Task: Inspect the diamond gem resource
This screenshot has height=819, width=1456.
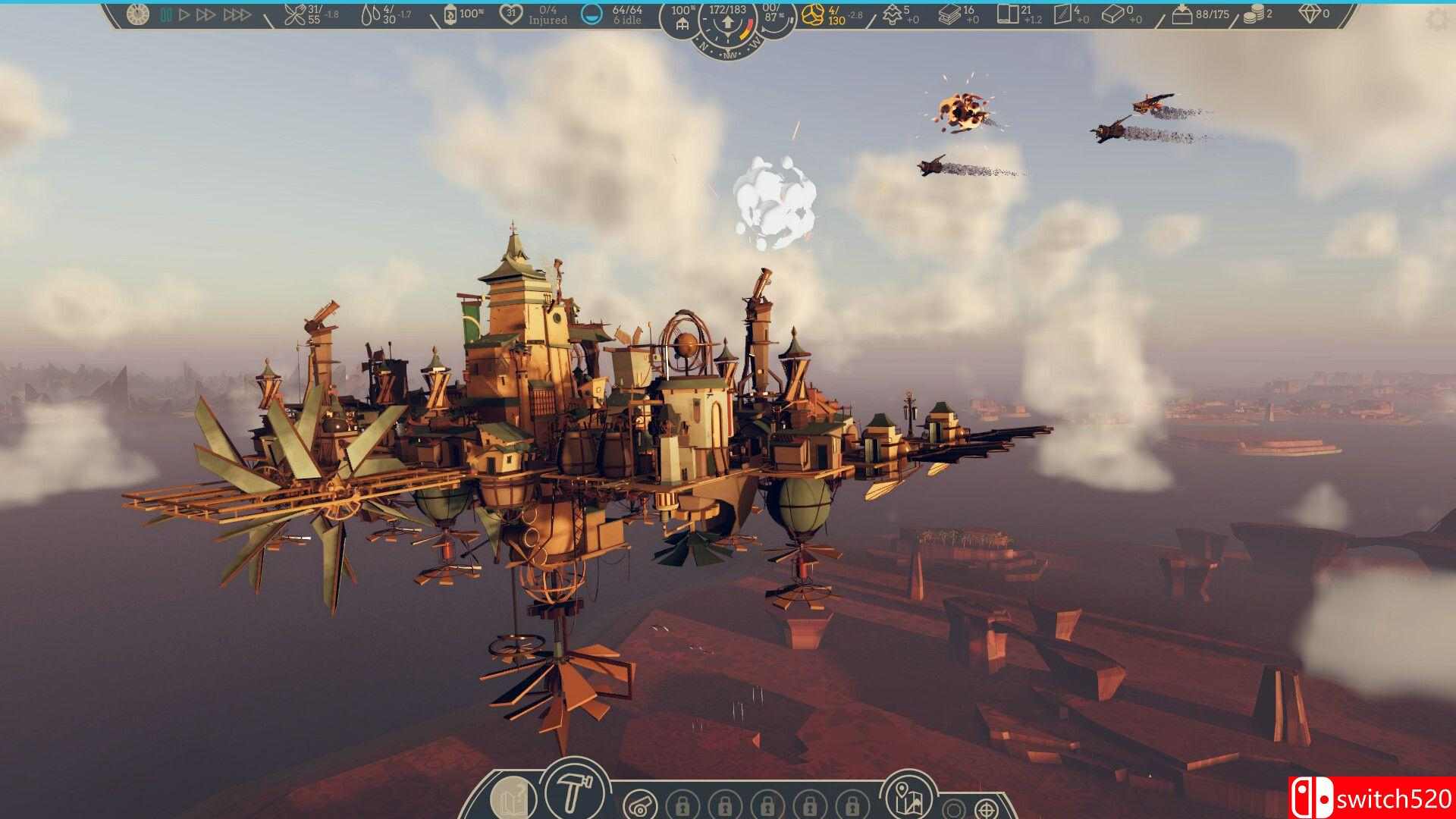Action: (x=1309, y=14)
